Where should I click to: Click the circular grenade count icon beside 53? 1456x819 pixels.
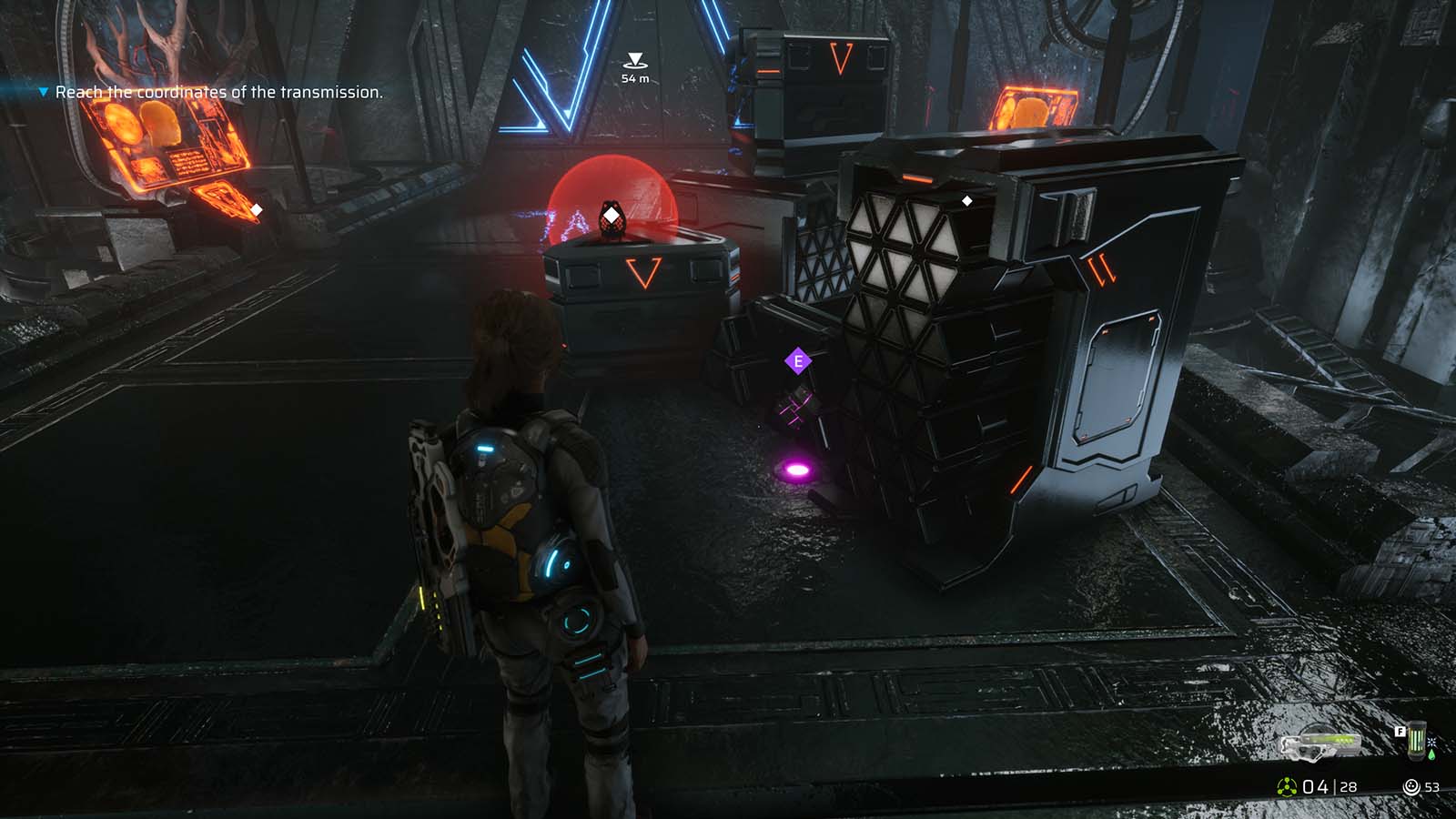click(1412, 786)
